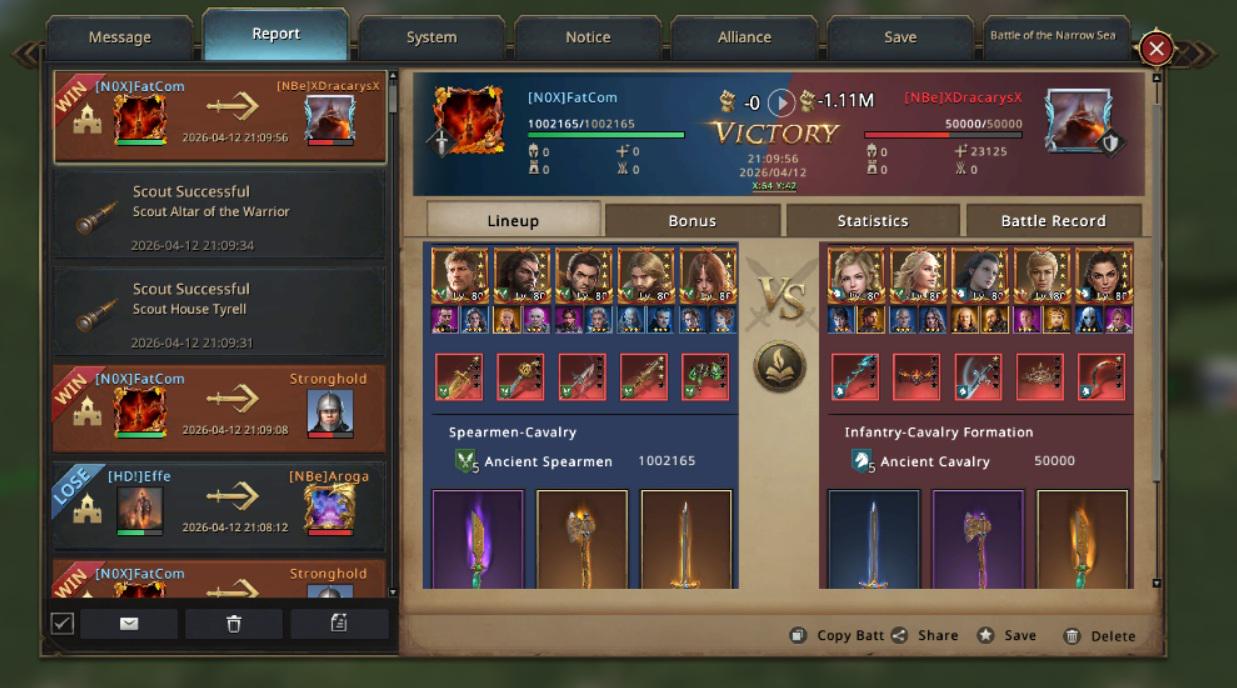The width and height of the screenshot is (1237, 688).
Task: Open the Alliance tab
Action: click(744, 37)
